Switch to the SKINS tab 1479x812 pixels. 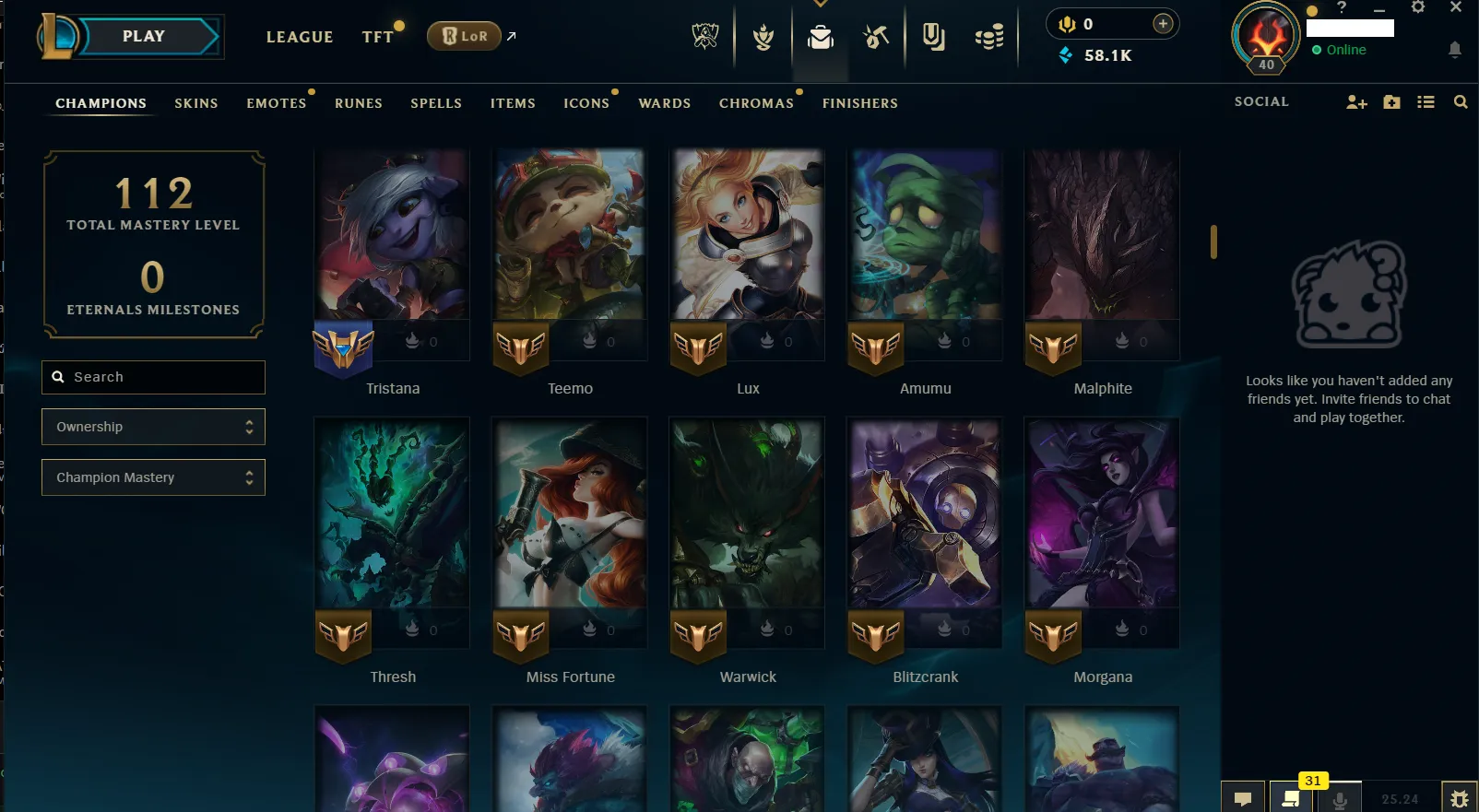pyautogui.click(x=195, y=103)
